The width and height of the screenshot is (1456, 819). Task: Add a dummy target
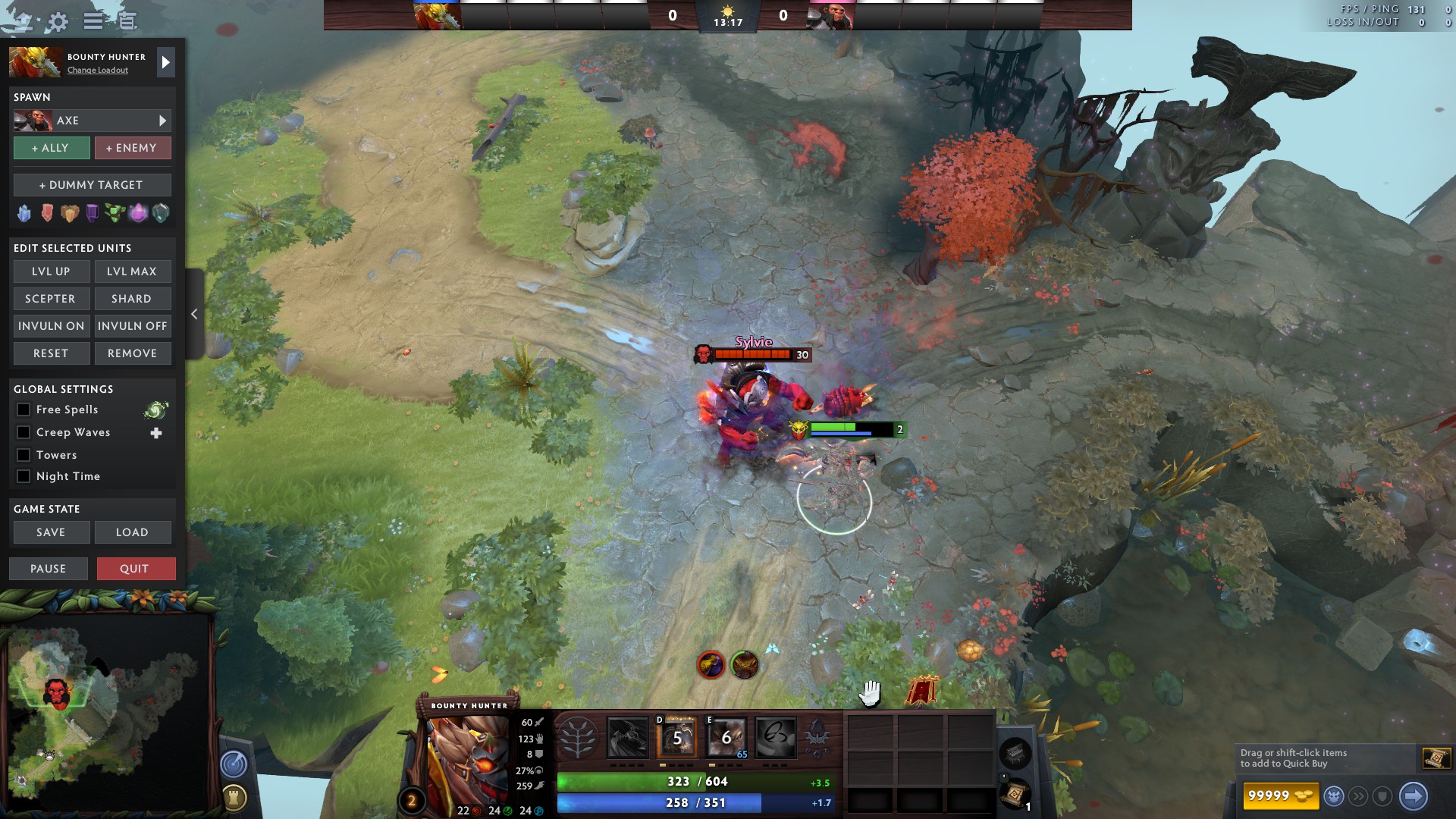pyautogui.click(x=92, y=184)
